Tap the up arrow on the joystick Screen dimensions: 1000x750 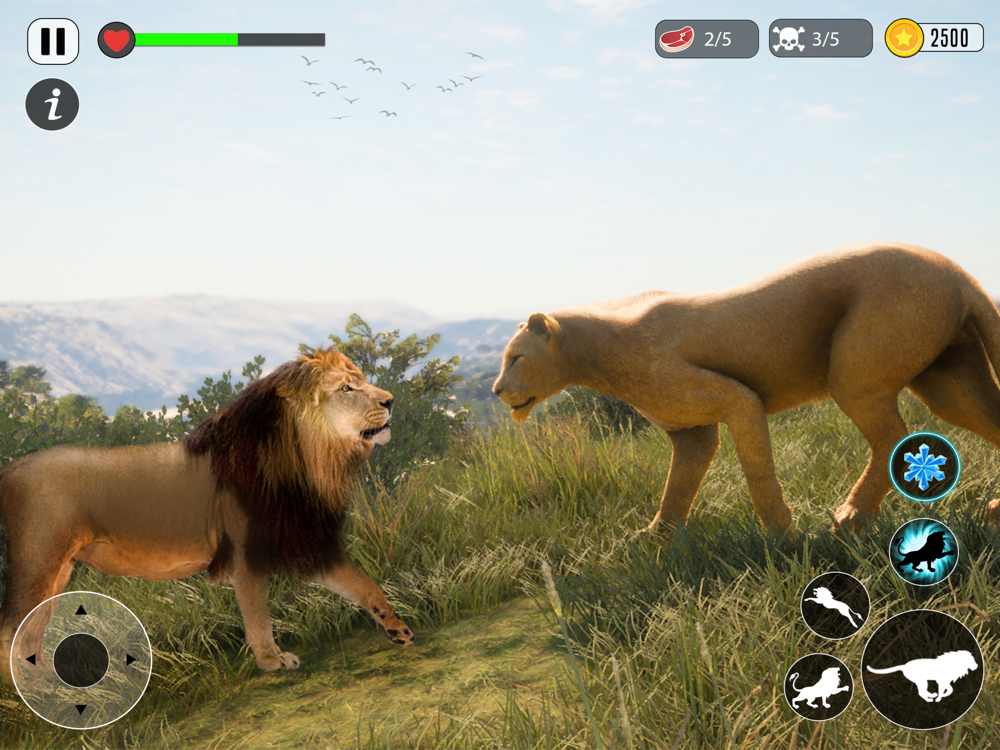point(81,609)
